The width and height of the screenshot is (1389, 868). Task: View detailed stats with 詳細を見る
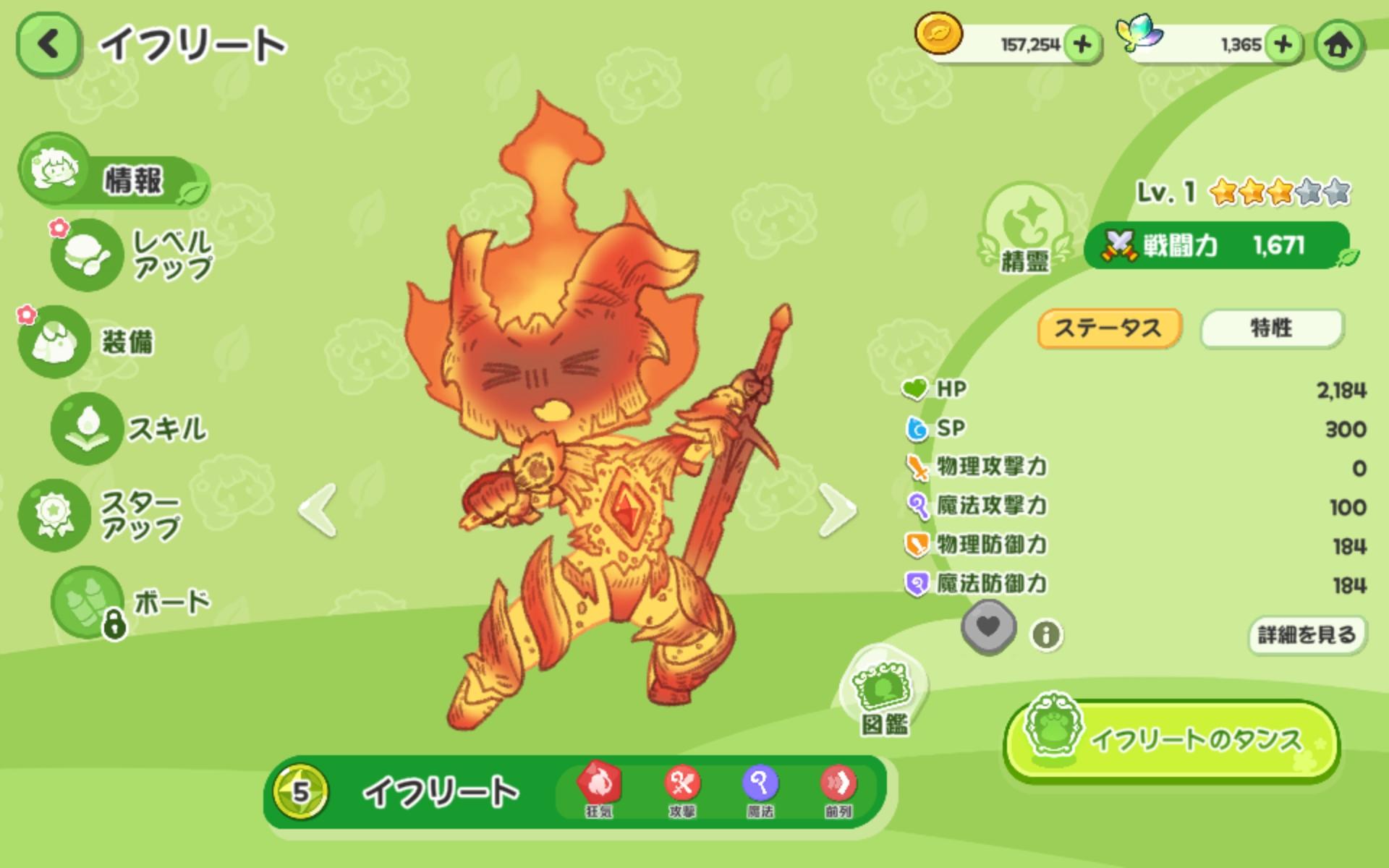pyautogui.click(x=1307, y=635)
